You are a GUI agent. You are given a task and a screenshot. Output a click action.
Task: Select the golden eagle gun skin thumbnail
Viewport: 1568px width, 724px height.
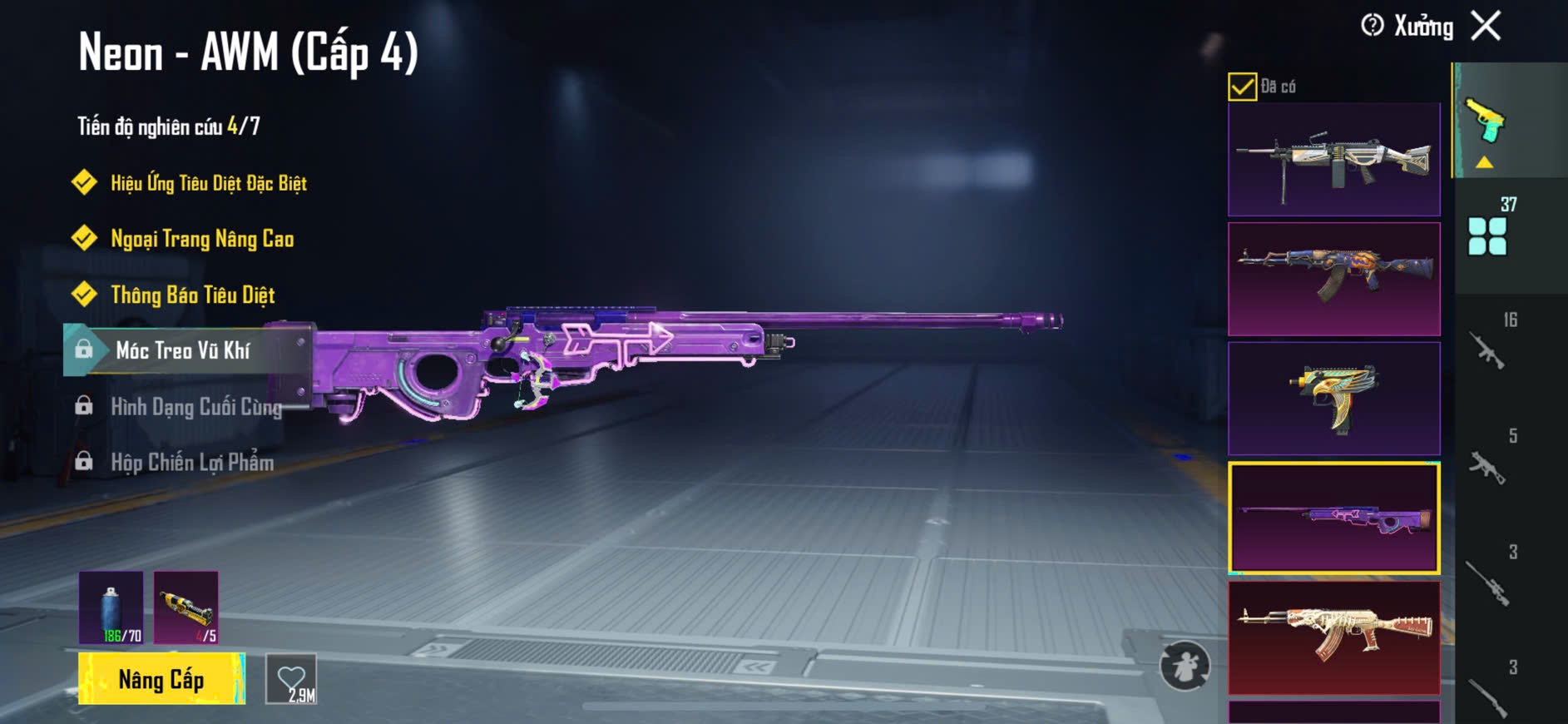click(x=1333, y=398)
